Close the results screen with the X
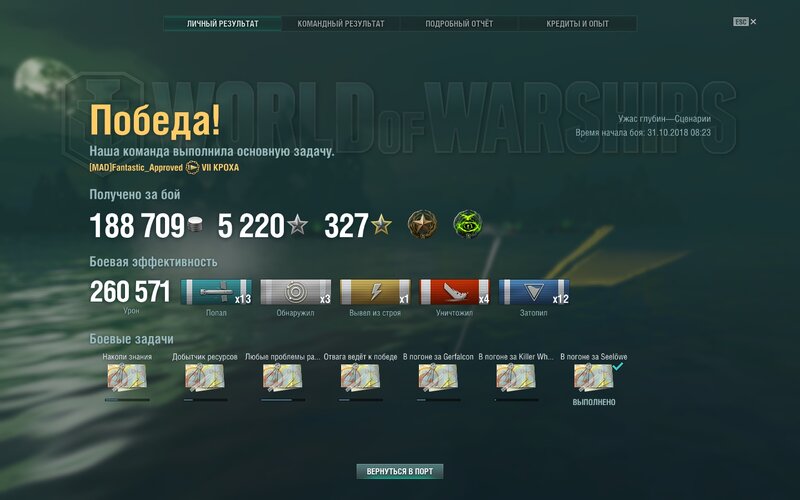 (753, 21)
